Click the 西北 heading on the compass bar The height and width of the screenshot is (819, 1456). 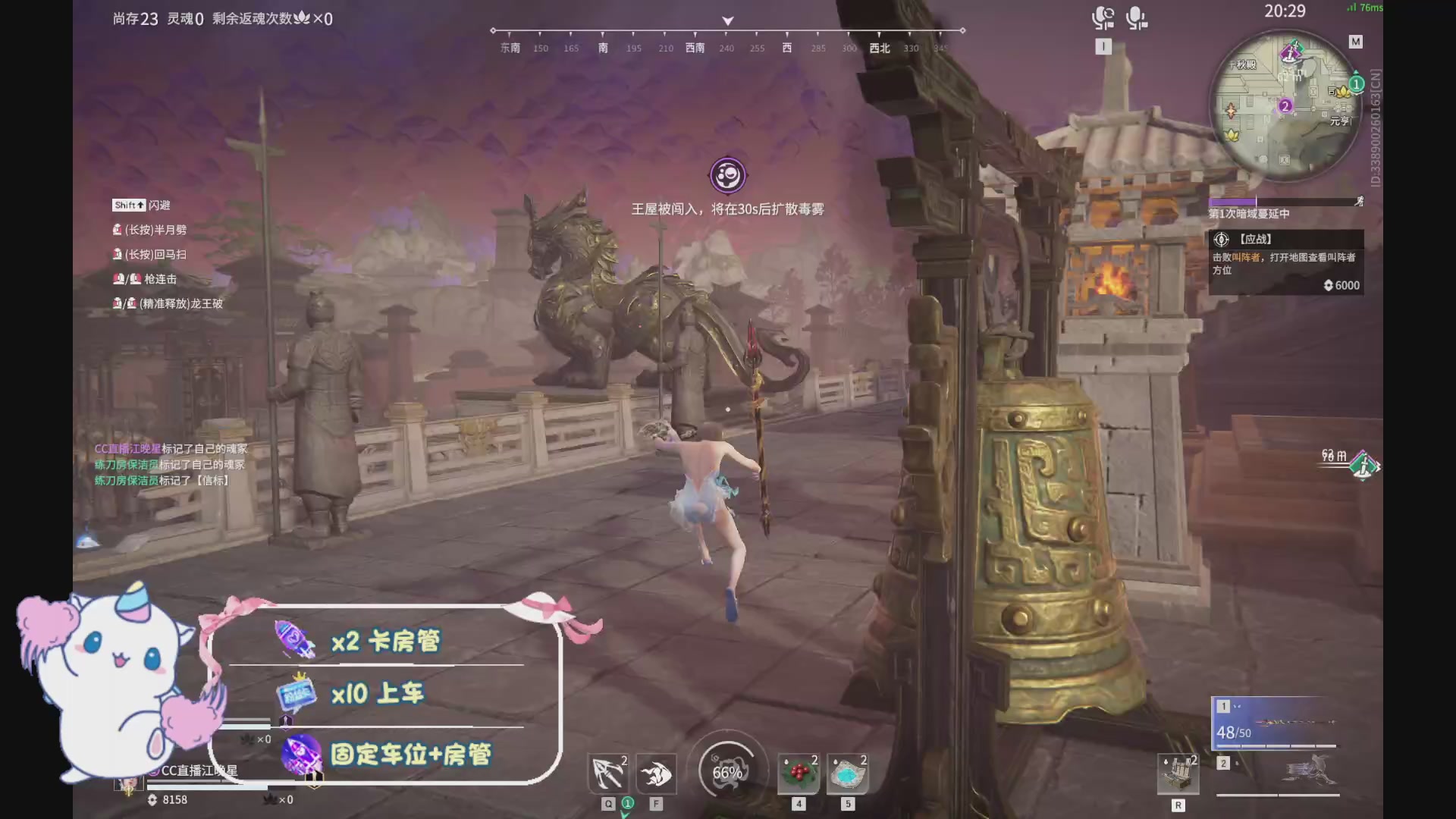[879, 48]
